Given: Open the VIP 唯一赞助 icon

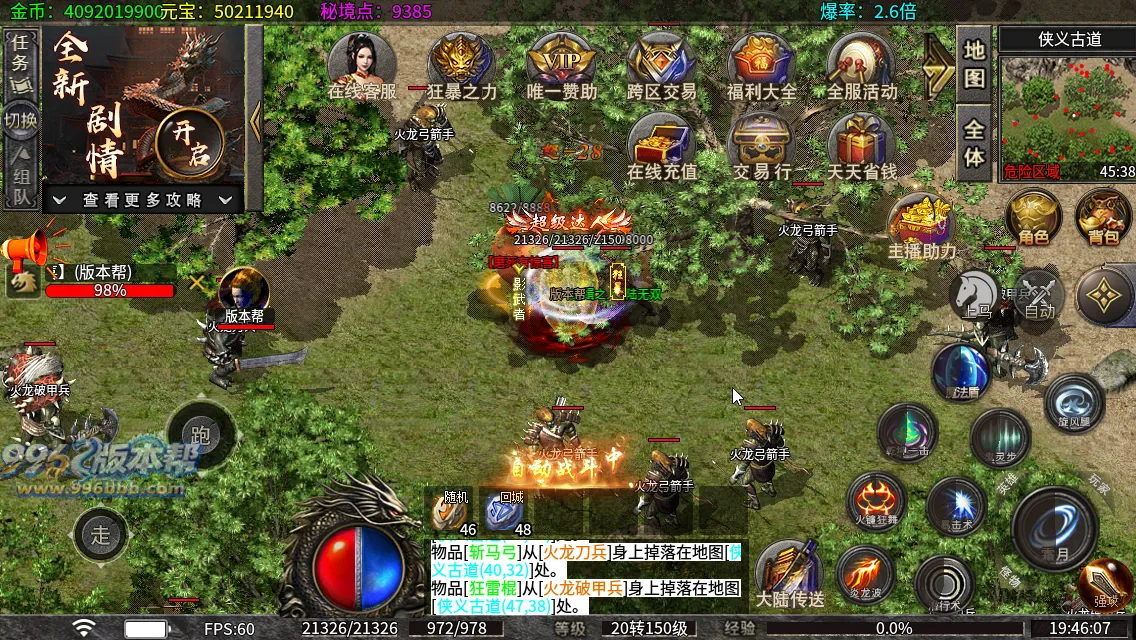Looking at the screenshot, I should tap(561, 65).
